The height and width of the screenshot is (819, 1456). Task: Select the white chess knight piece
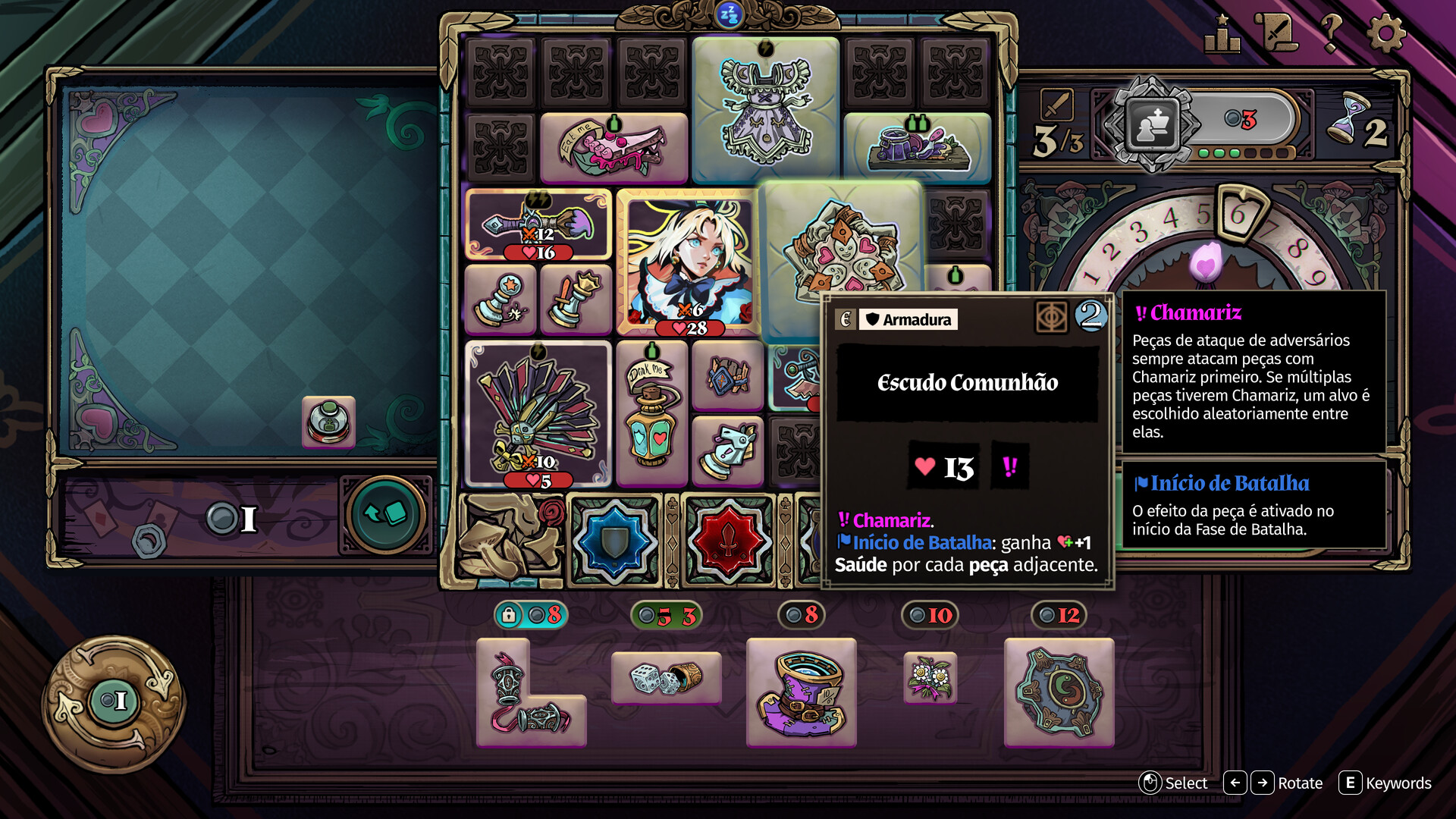coord(727,450)
